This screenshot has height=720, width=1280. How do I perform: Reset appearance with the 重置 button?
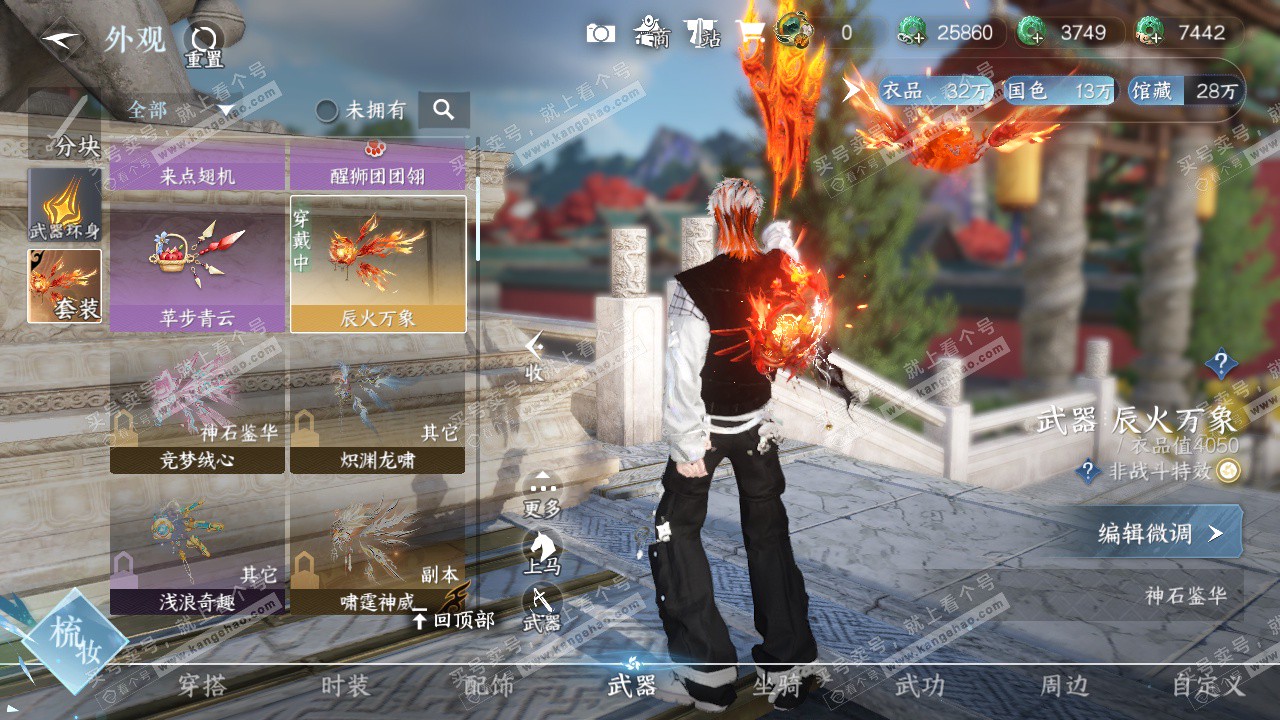(204, 44)
